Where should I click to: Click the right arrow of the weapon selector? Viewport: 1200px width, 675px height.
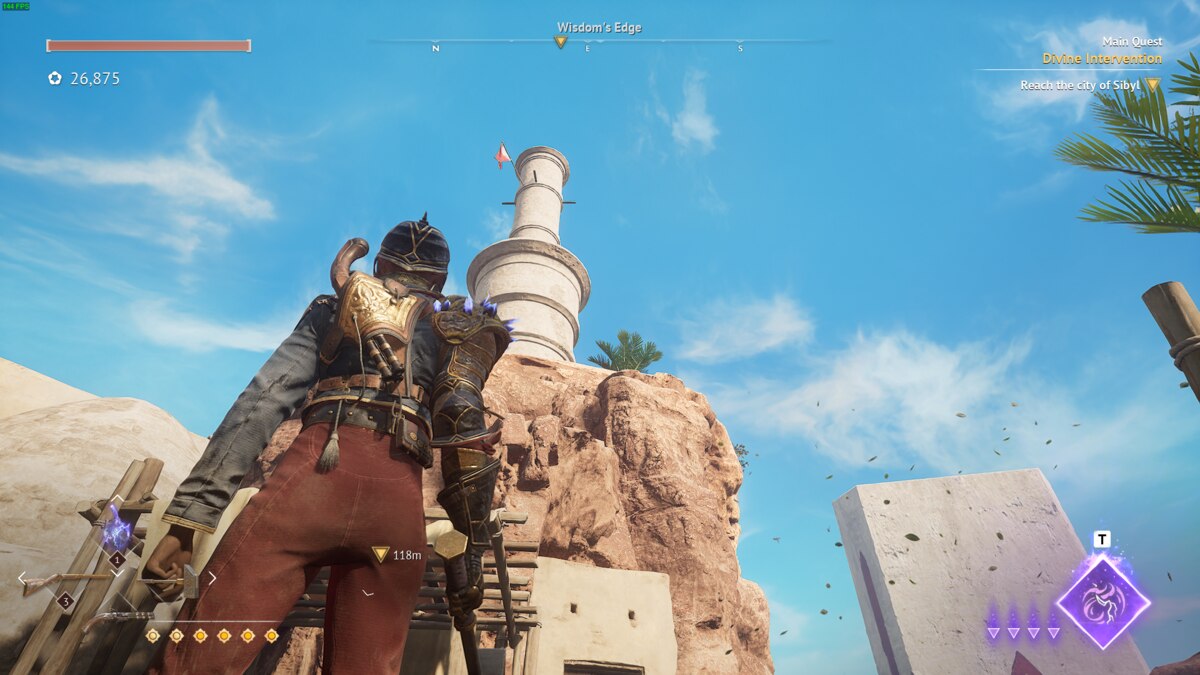tap(211, 577)
